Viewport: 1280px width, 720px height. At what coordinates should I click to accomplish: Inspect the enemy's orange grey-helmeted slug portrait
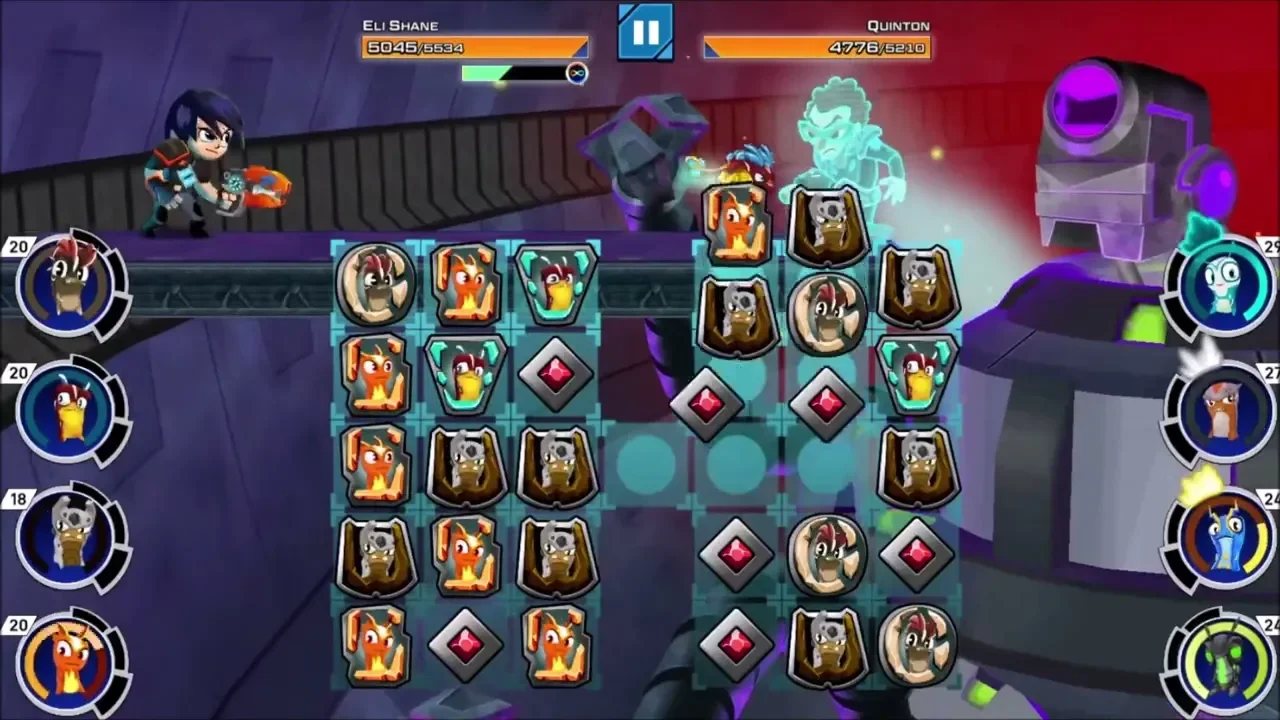tap(1222, 411)
